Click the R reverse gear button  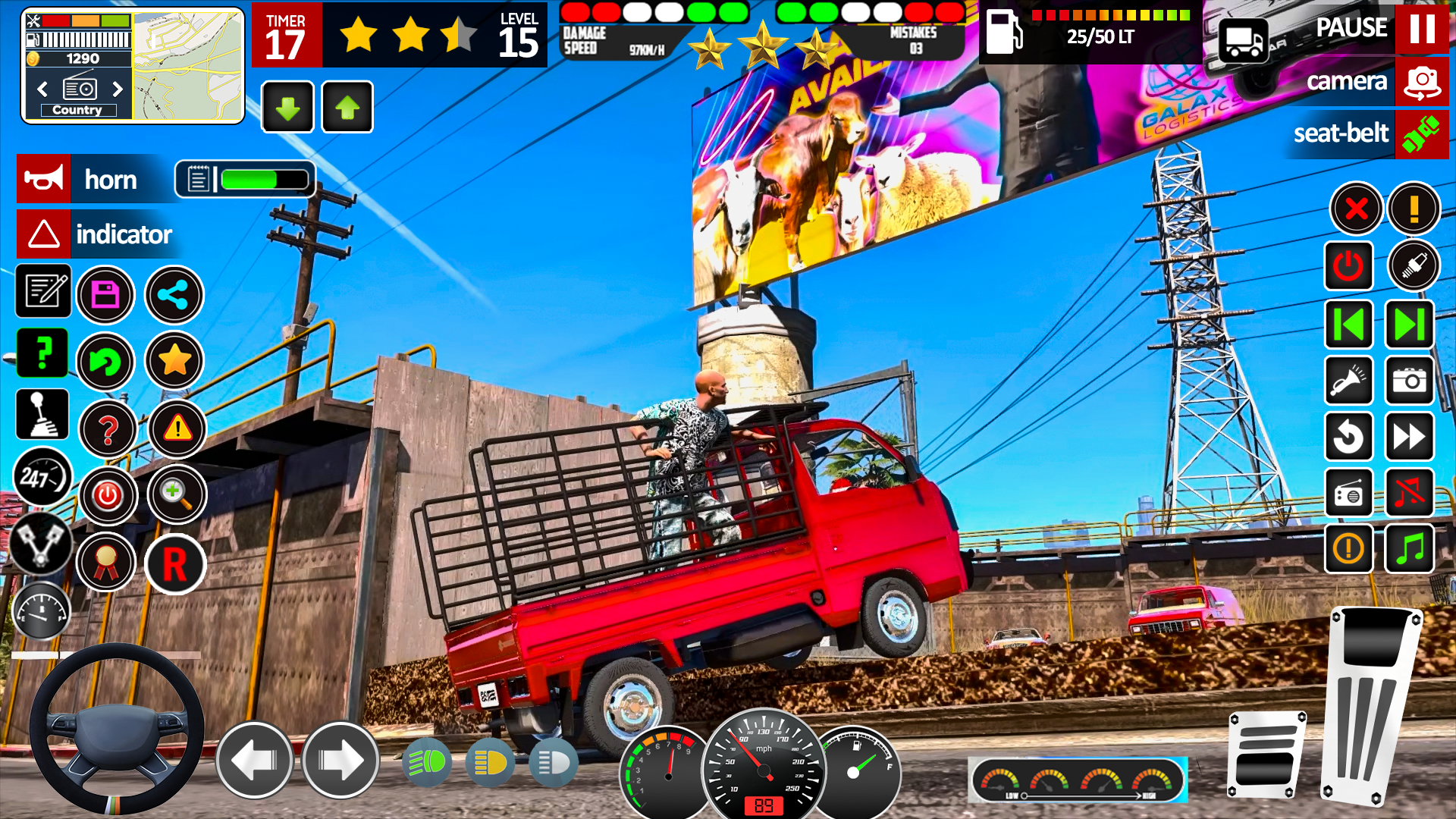pyautogui.click(x=174, y=564)
